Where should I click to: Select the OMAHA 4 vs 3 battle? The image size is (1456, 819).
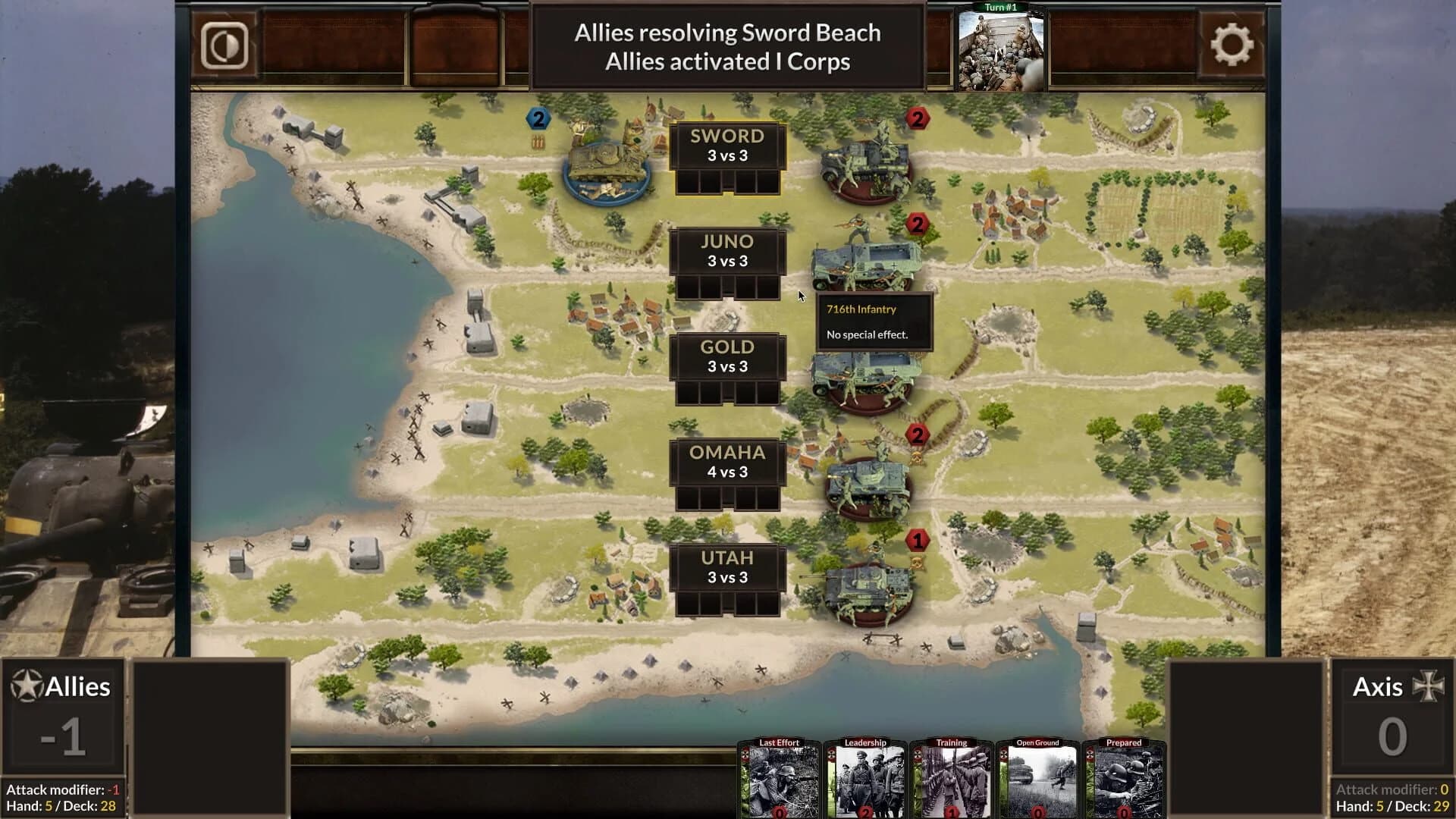coord(727,463)
